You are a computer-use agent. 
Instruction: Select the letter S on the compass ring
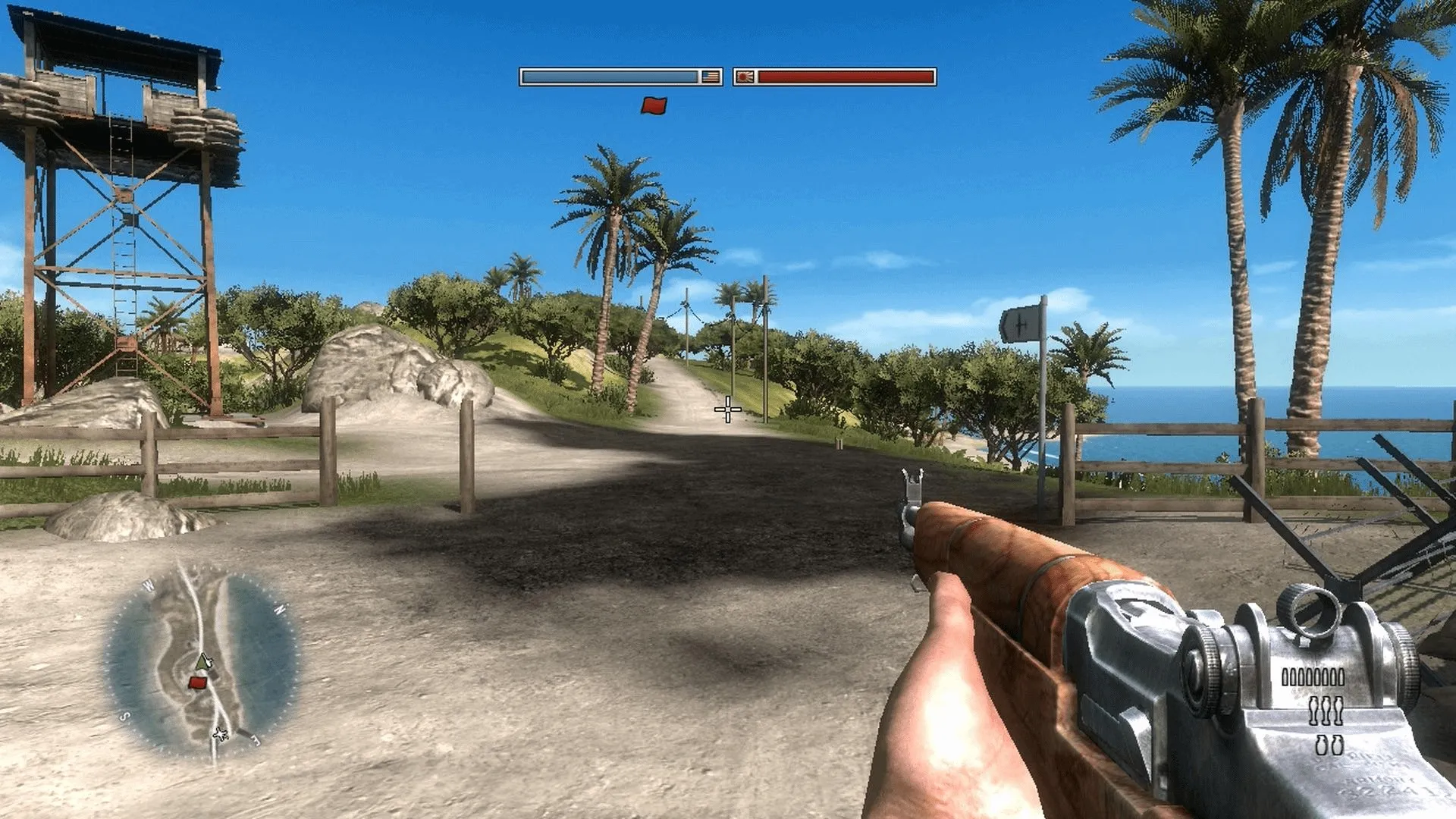124,715
